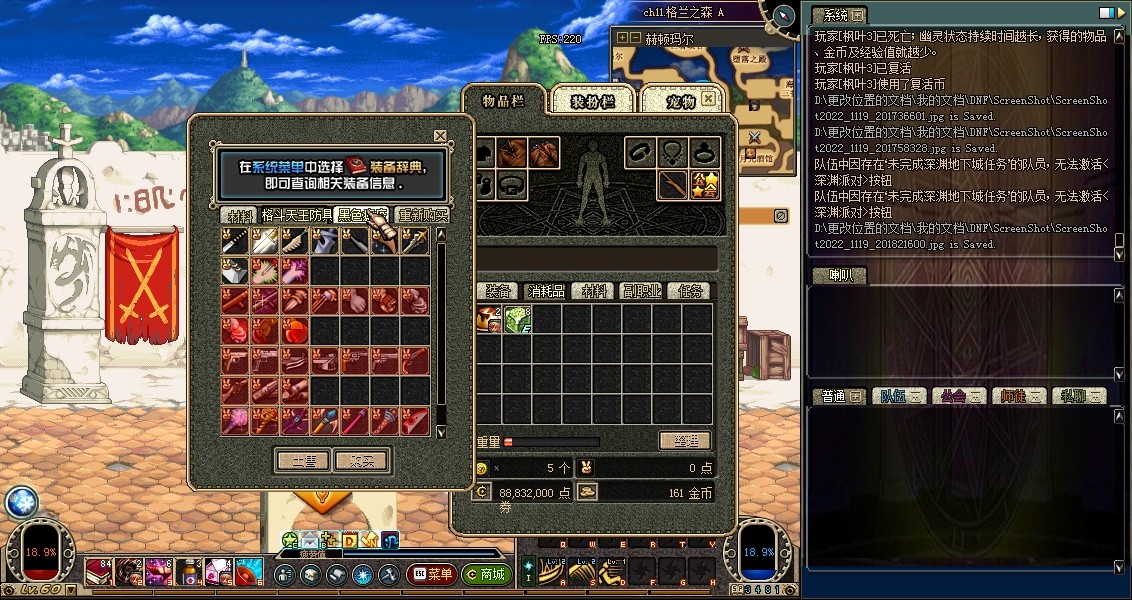
Task: Switch to the 装扮栏 tab
Action: [591, 101]
